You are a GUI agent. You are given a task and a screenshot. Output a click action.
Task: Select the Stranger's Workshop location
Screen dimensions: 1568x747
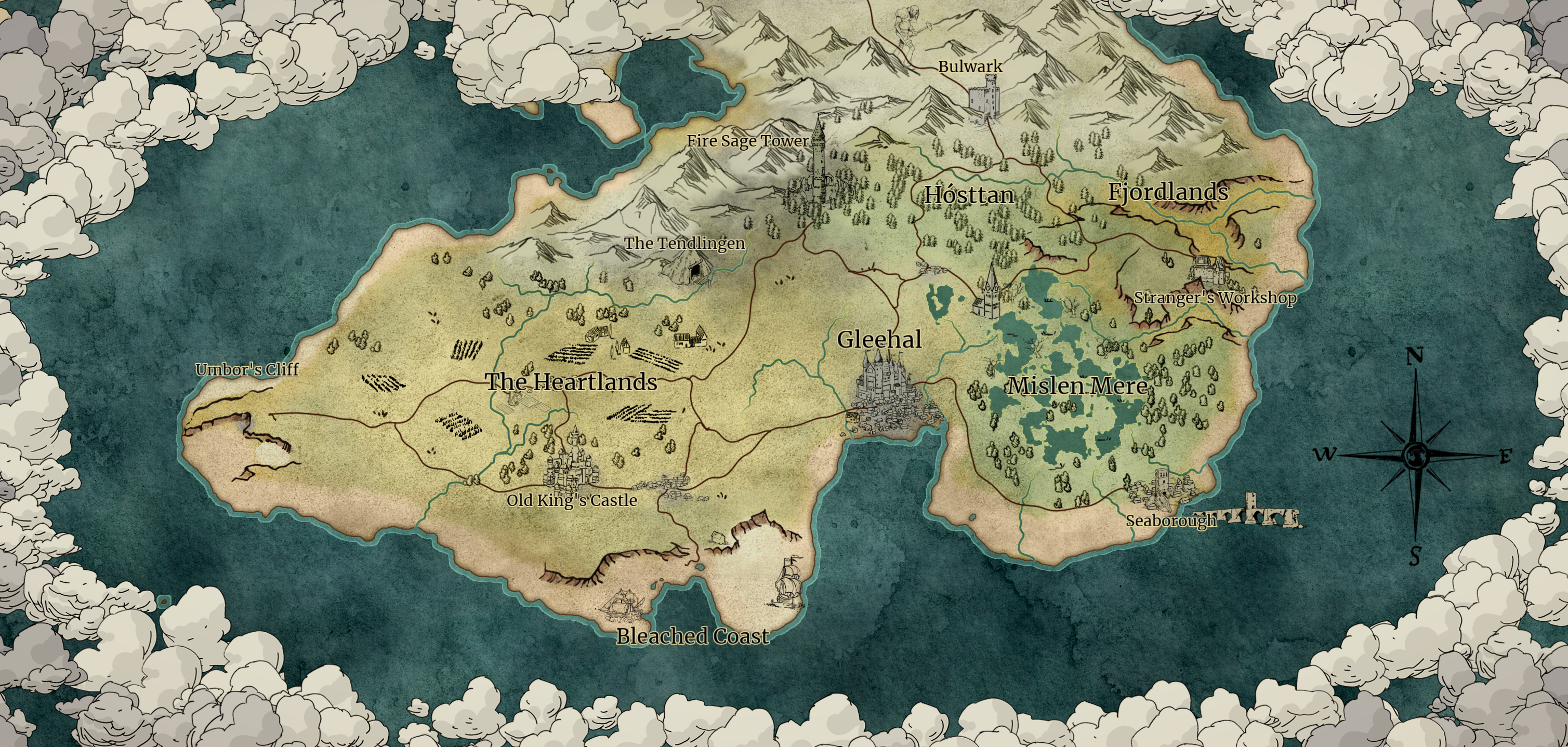pyautogui.click(x=1215, y=298)
